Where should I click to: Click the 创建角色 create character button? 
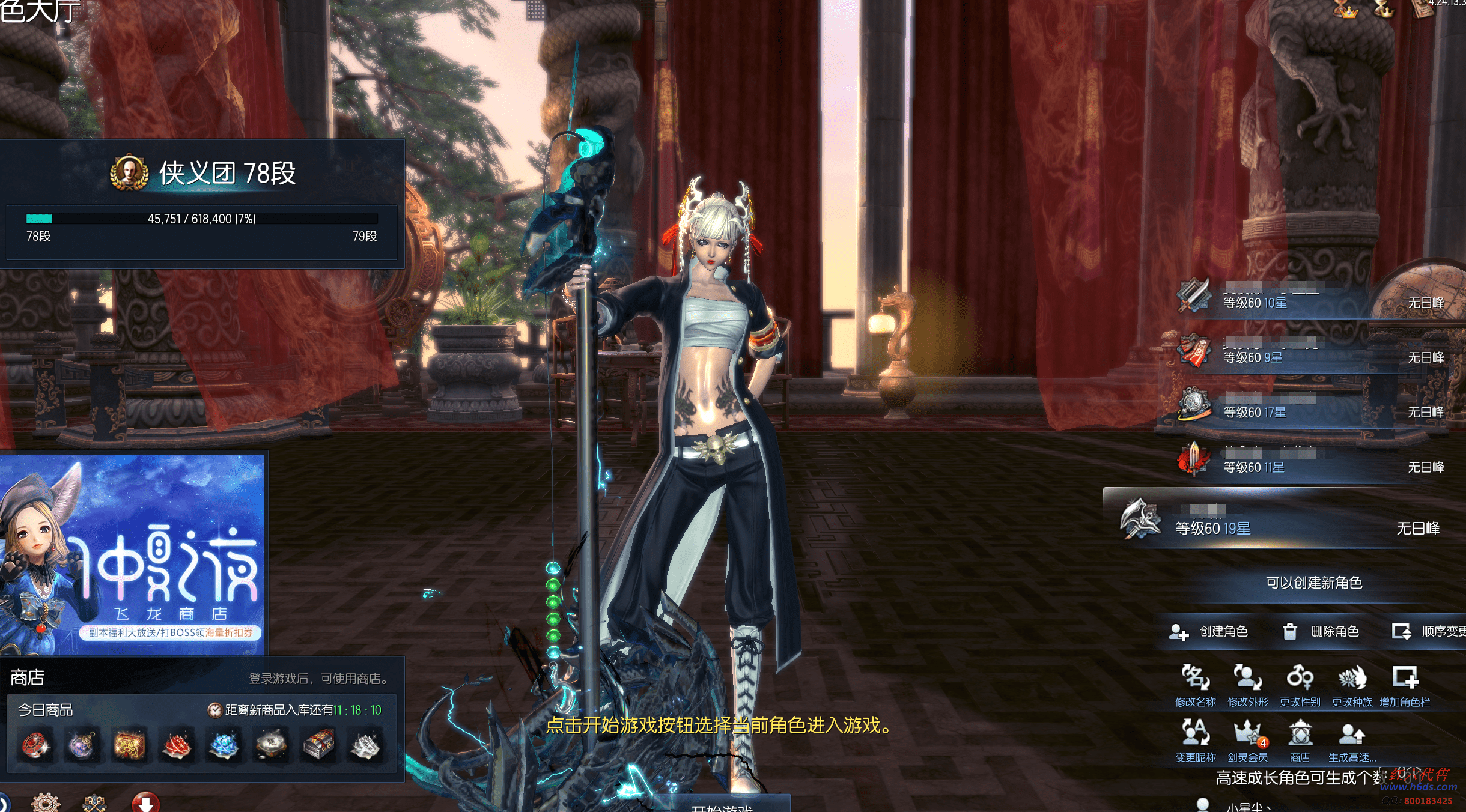[1209, 632]
